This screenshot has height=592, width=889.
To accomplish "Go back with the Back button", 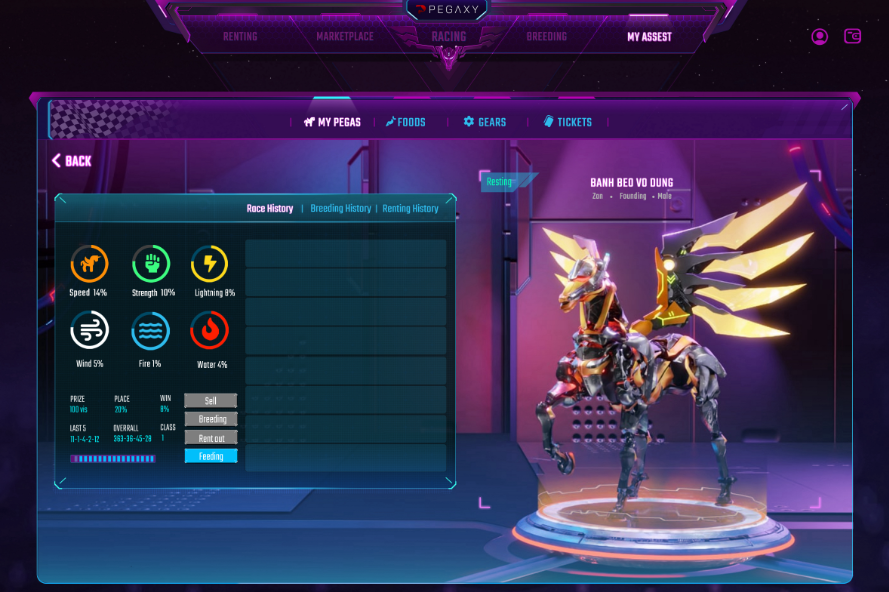I will 72,161.
